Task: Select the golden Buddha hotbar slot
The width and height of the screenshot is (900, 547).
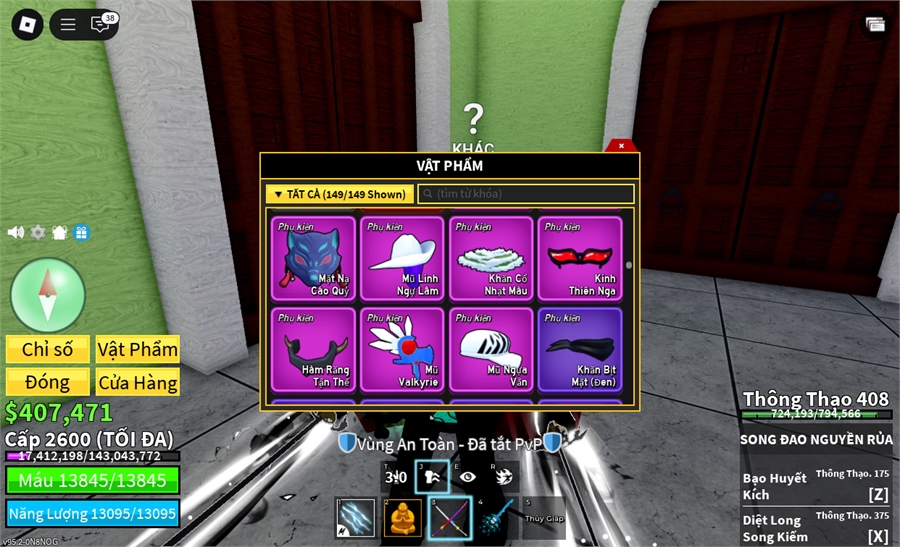Action: coord(403,518)
